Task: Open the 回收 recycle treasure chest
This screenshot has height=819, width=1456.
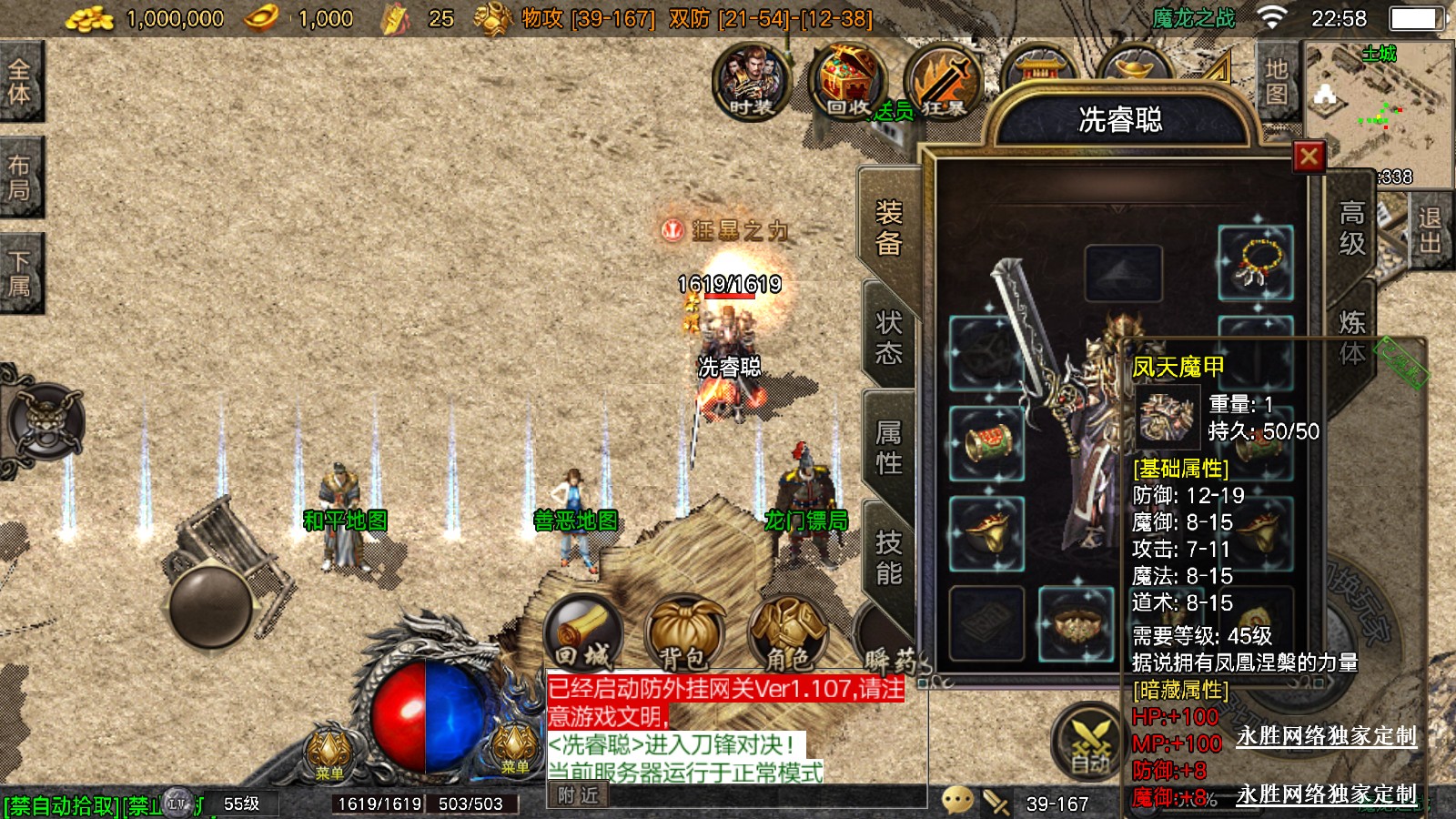Action: coord(846,82)
